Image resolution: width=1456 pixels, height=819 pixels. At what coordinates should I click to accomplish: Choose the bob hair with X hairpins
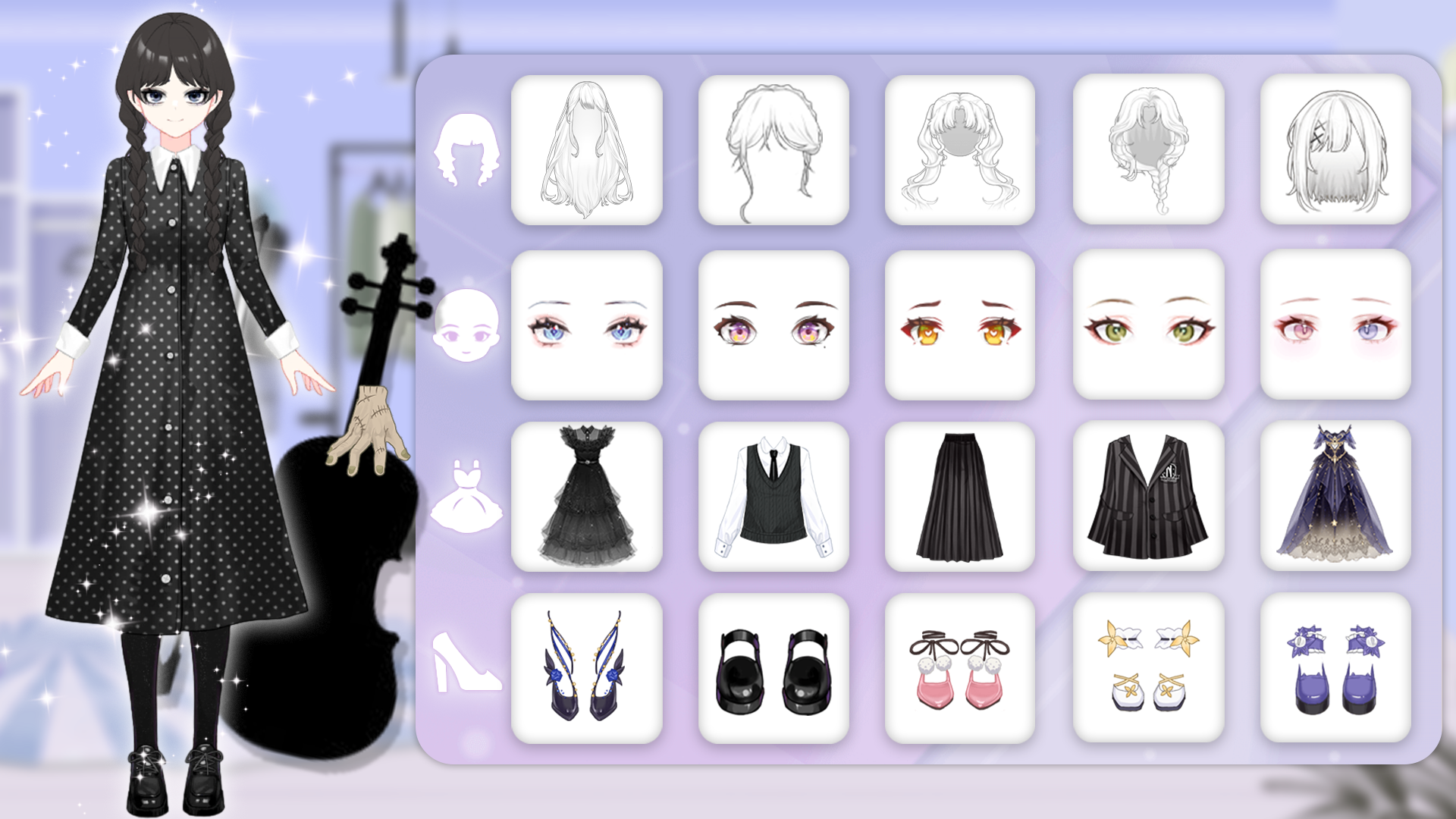[x=1333, y=149]
